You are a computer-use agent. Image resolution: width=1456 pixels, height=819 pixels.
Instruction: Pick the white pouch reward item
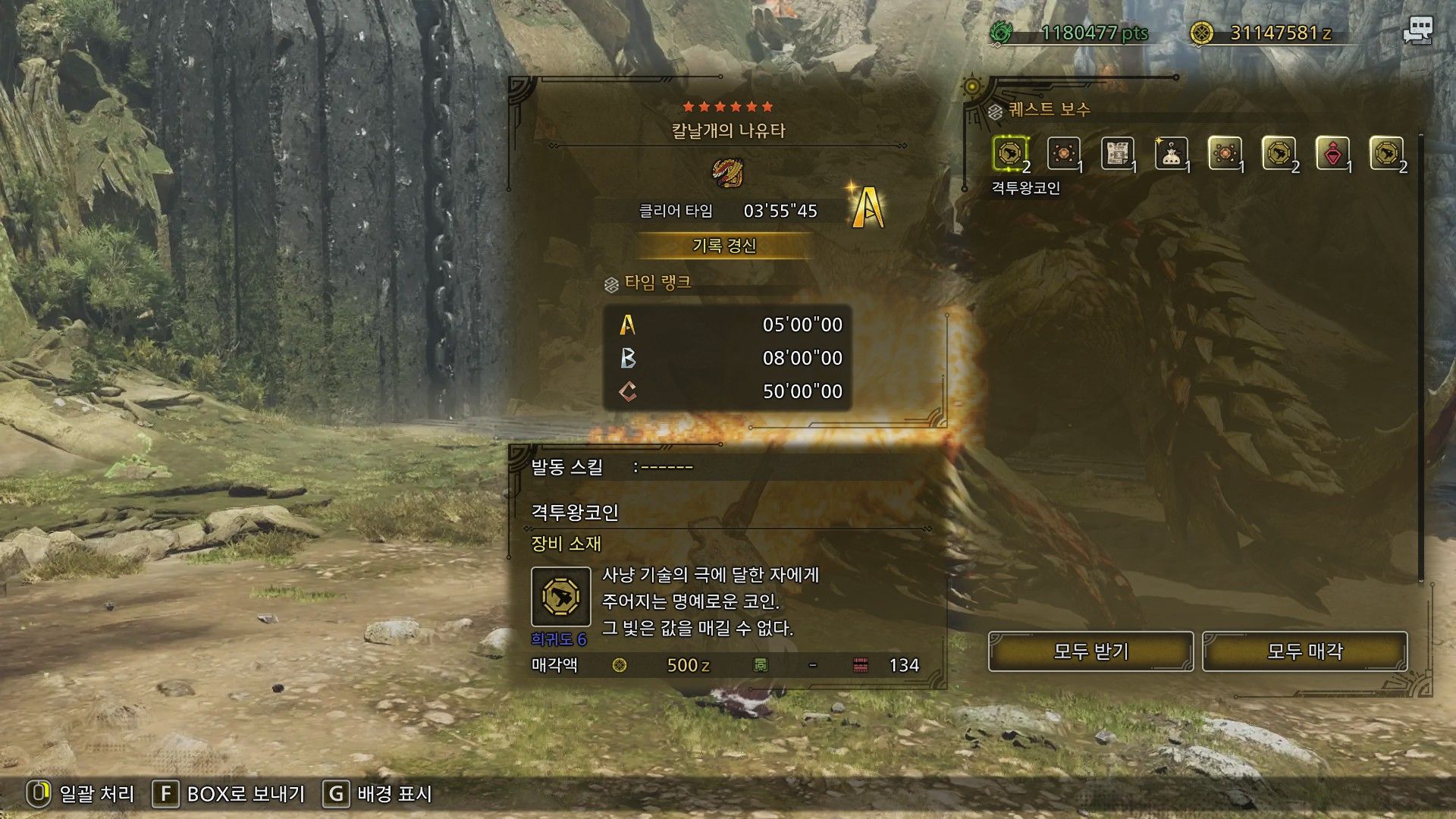(1171, 154)
